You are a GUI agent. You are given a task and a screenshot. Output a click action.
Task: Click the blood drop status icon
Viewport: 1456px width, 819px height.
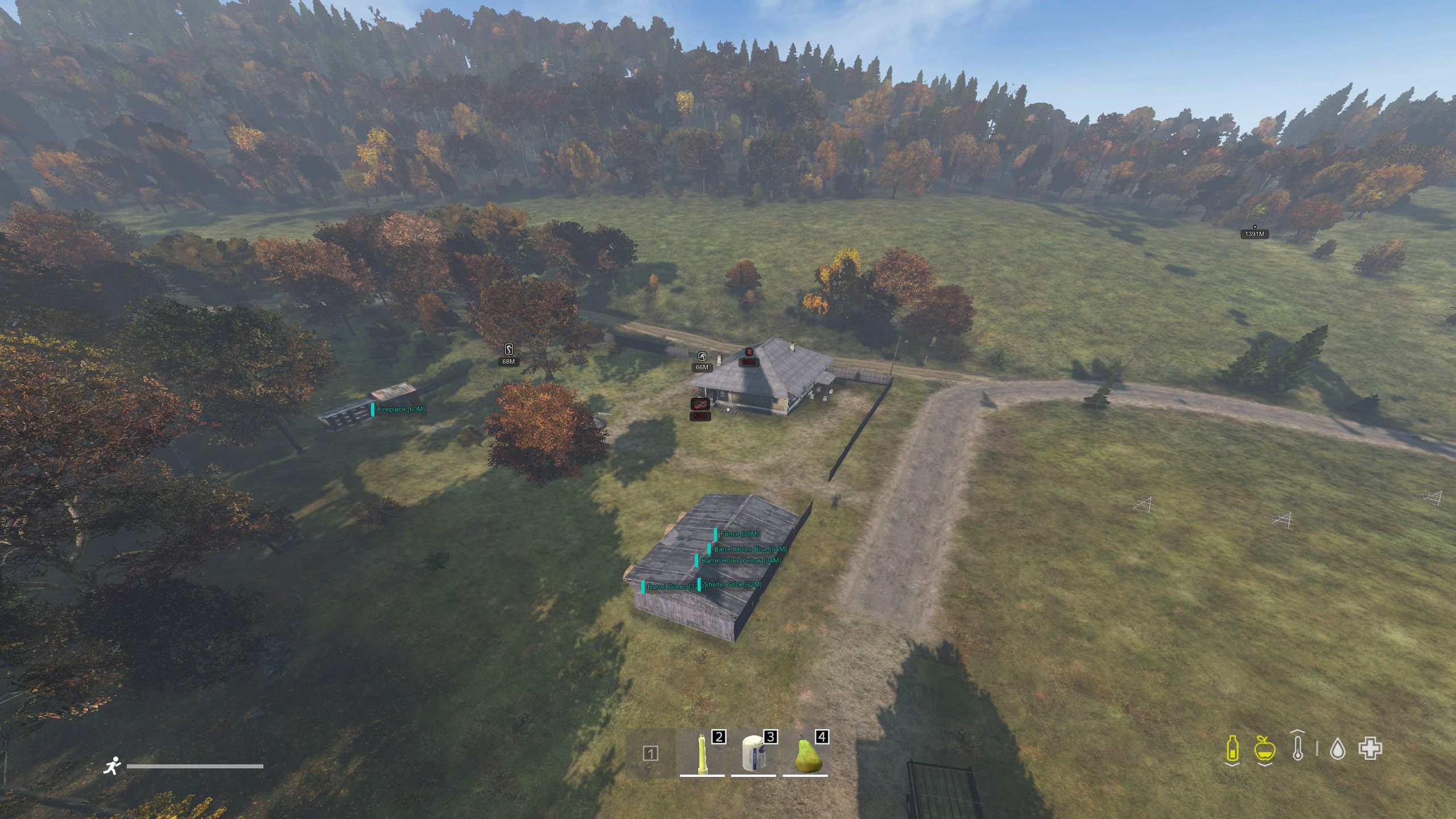[x=1337, y=749]
